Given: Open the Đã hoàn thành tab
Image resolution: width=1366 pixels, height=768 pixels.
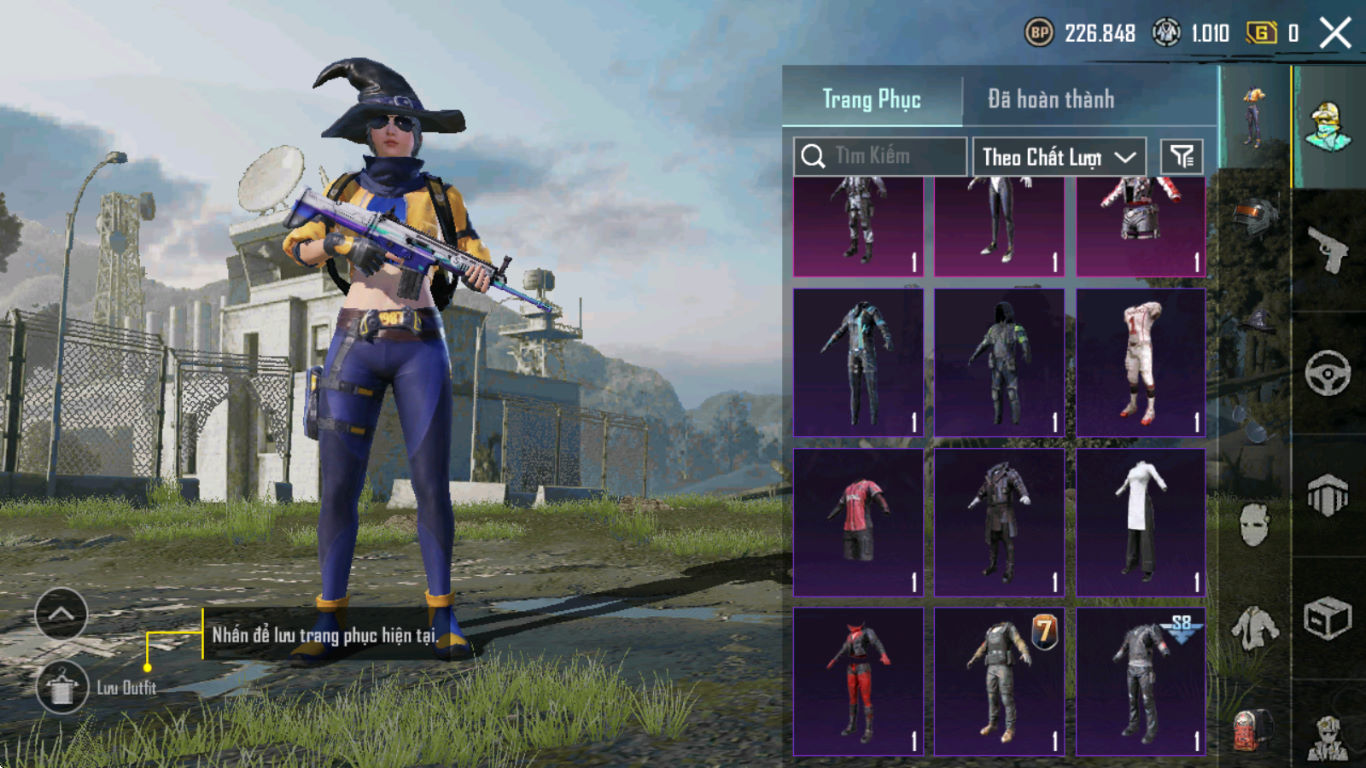Looking at the screenshot, I should pyautogui.click(x=1050, y=99).
